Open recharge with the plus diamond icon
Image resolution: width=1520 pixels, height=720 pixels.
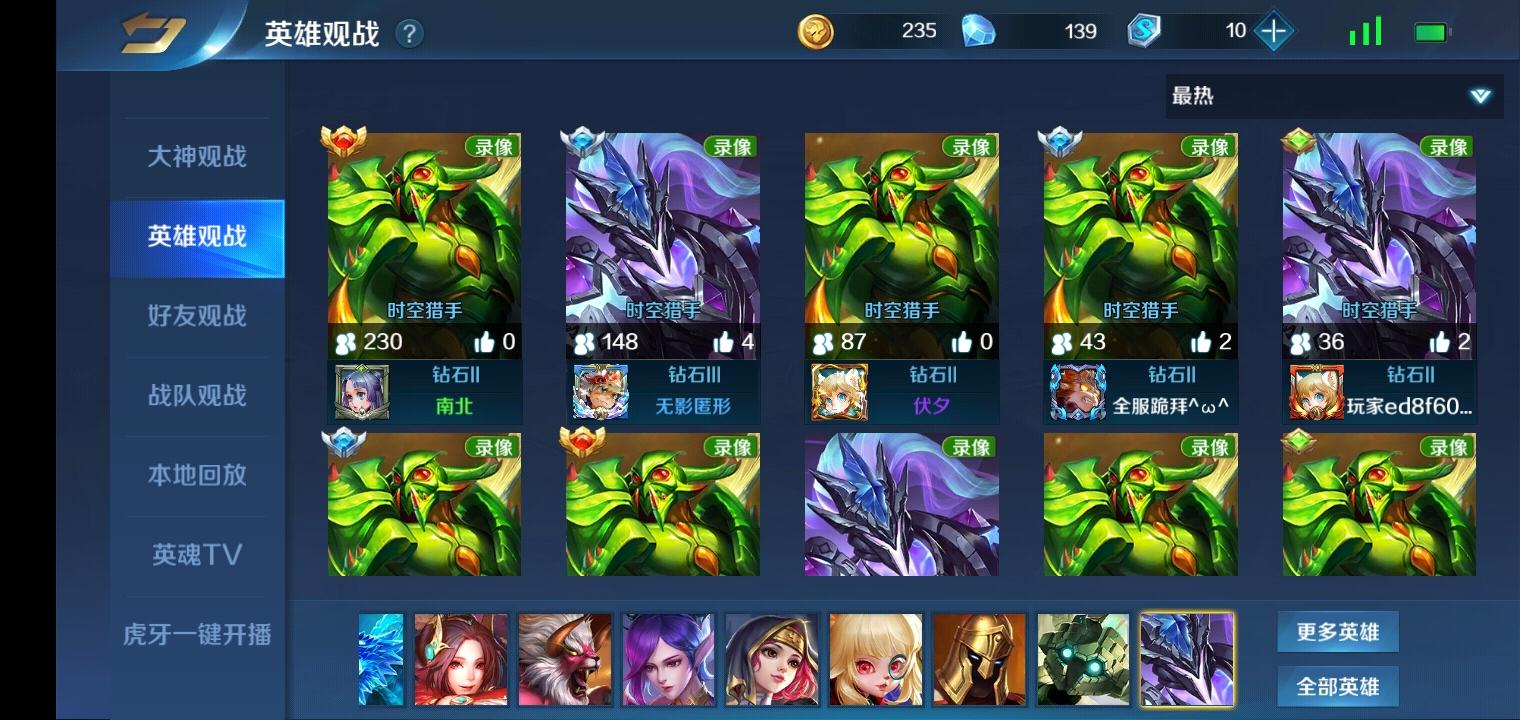point(1272,31)
